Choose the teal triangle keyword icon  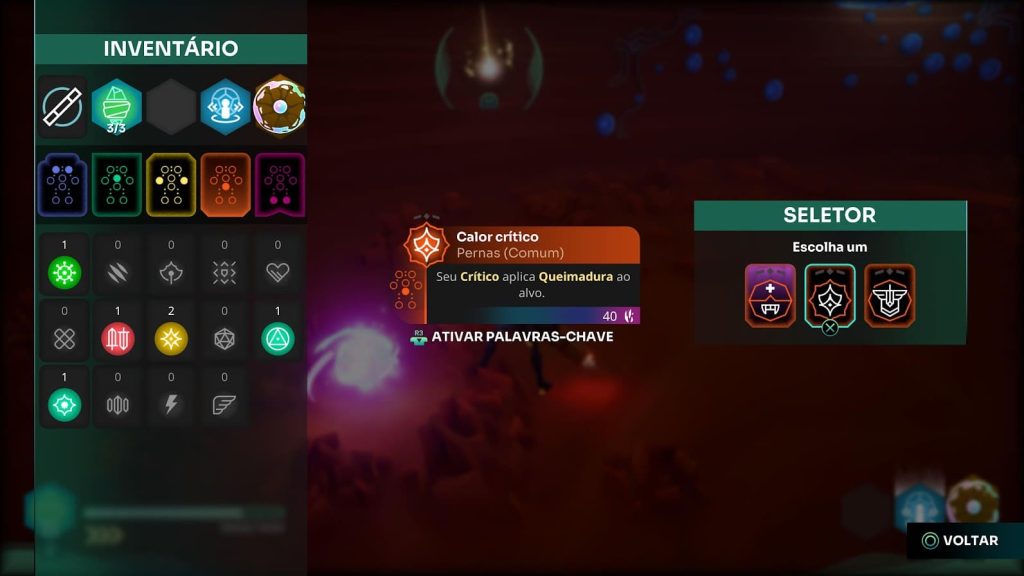pyautogui.click(x=278, y=339)
